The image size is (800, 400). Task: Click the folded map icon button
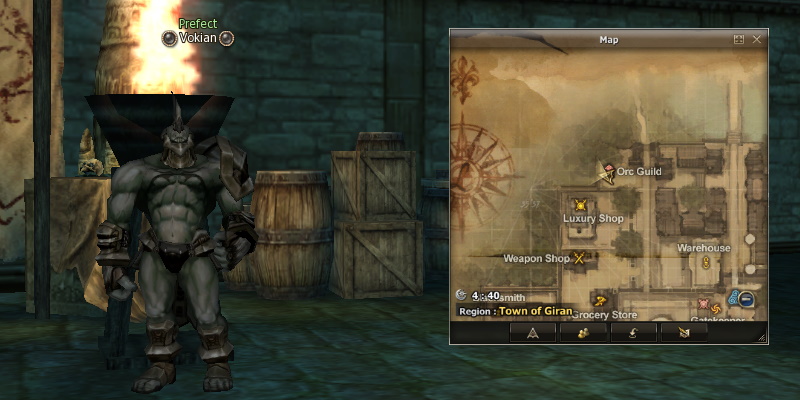coord(683,333)
